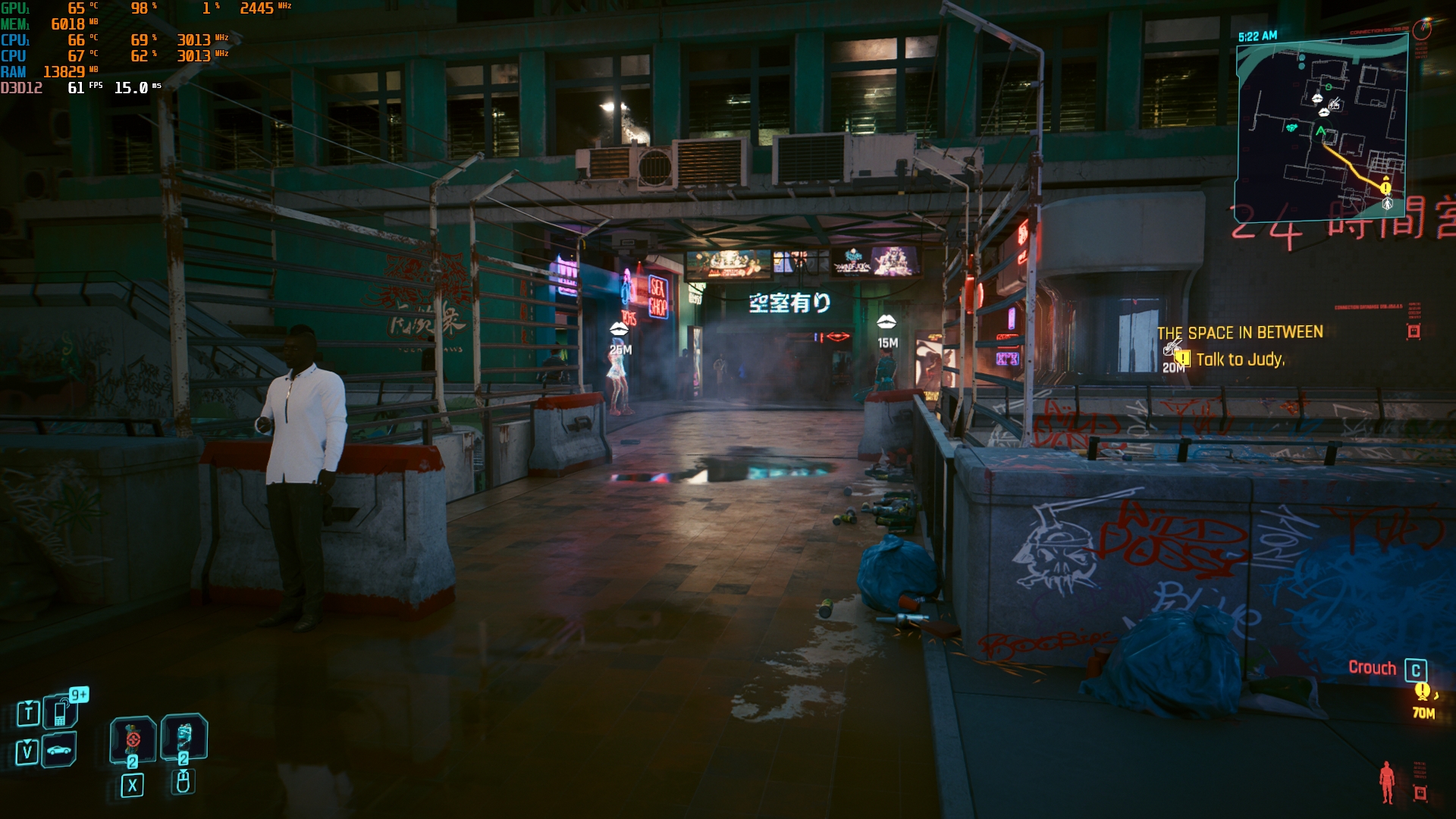Click the red character stance indicator
This screenshot has width=1456, height=819.
1387,781
